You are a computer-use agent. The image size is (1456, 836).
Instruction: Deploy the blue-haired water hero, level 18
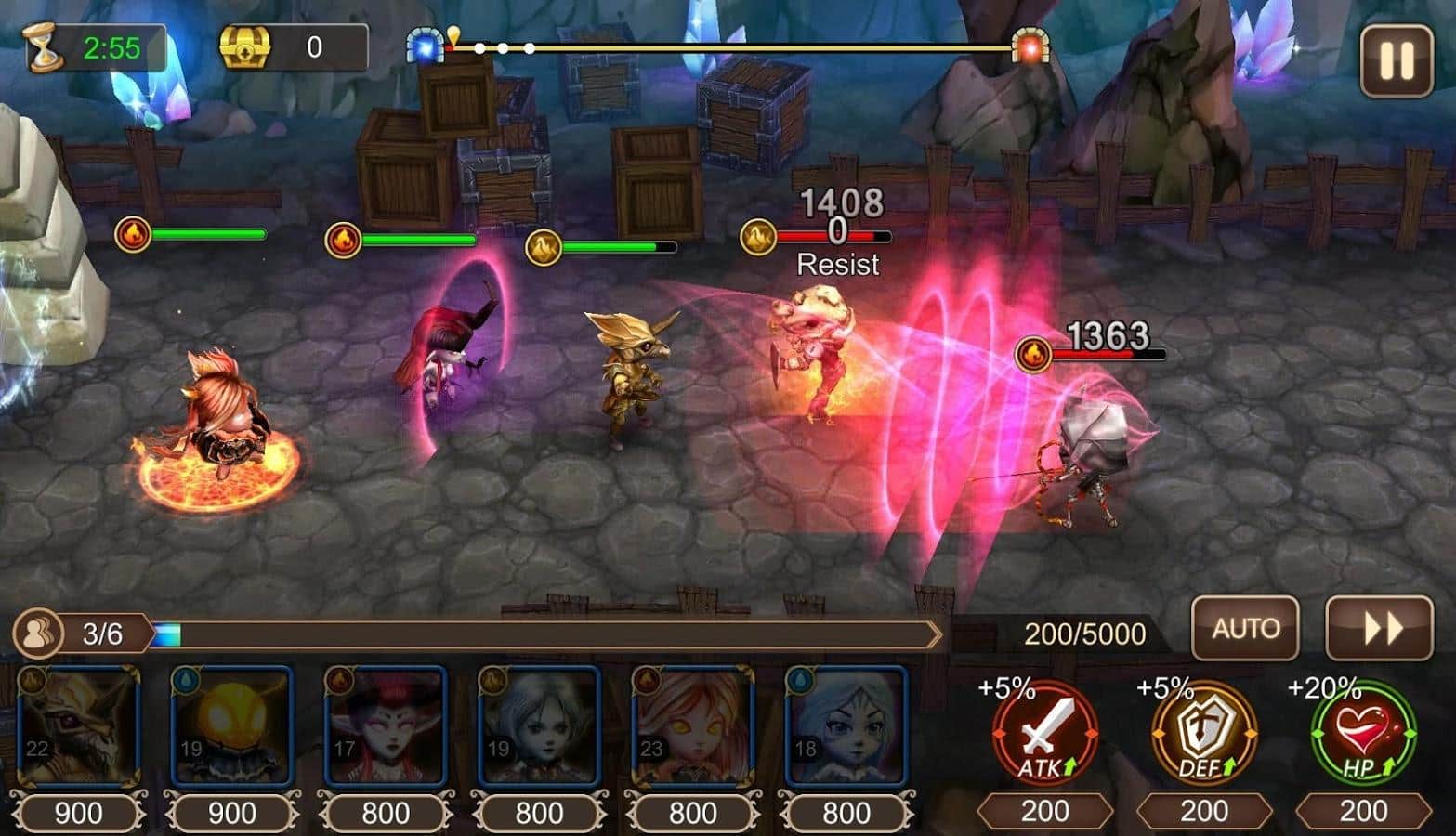pos(846,727)
